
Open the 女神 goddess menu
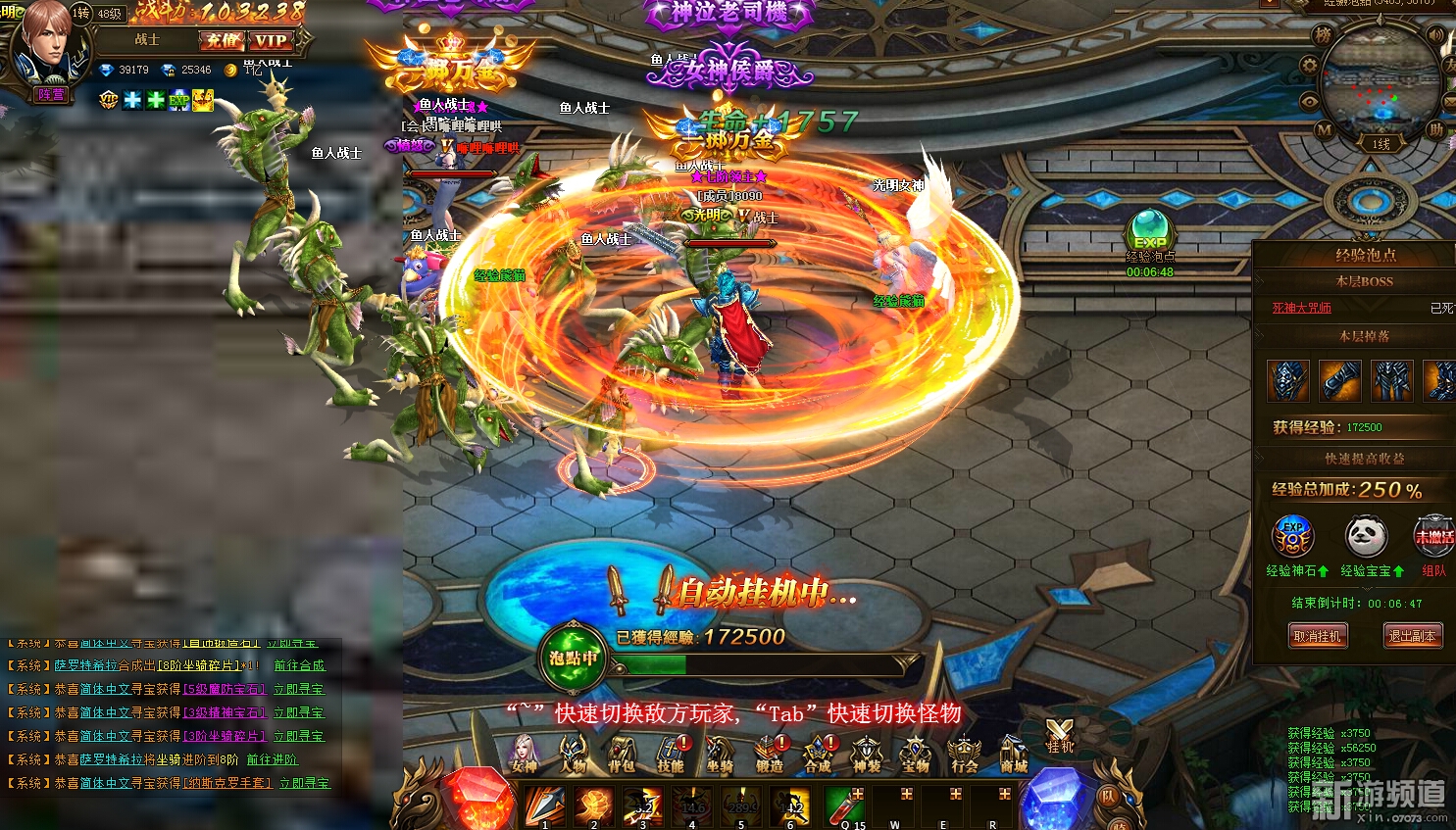[x=524, y=754]
